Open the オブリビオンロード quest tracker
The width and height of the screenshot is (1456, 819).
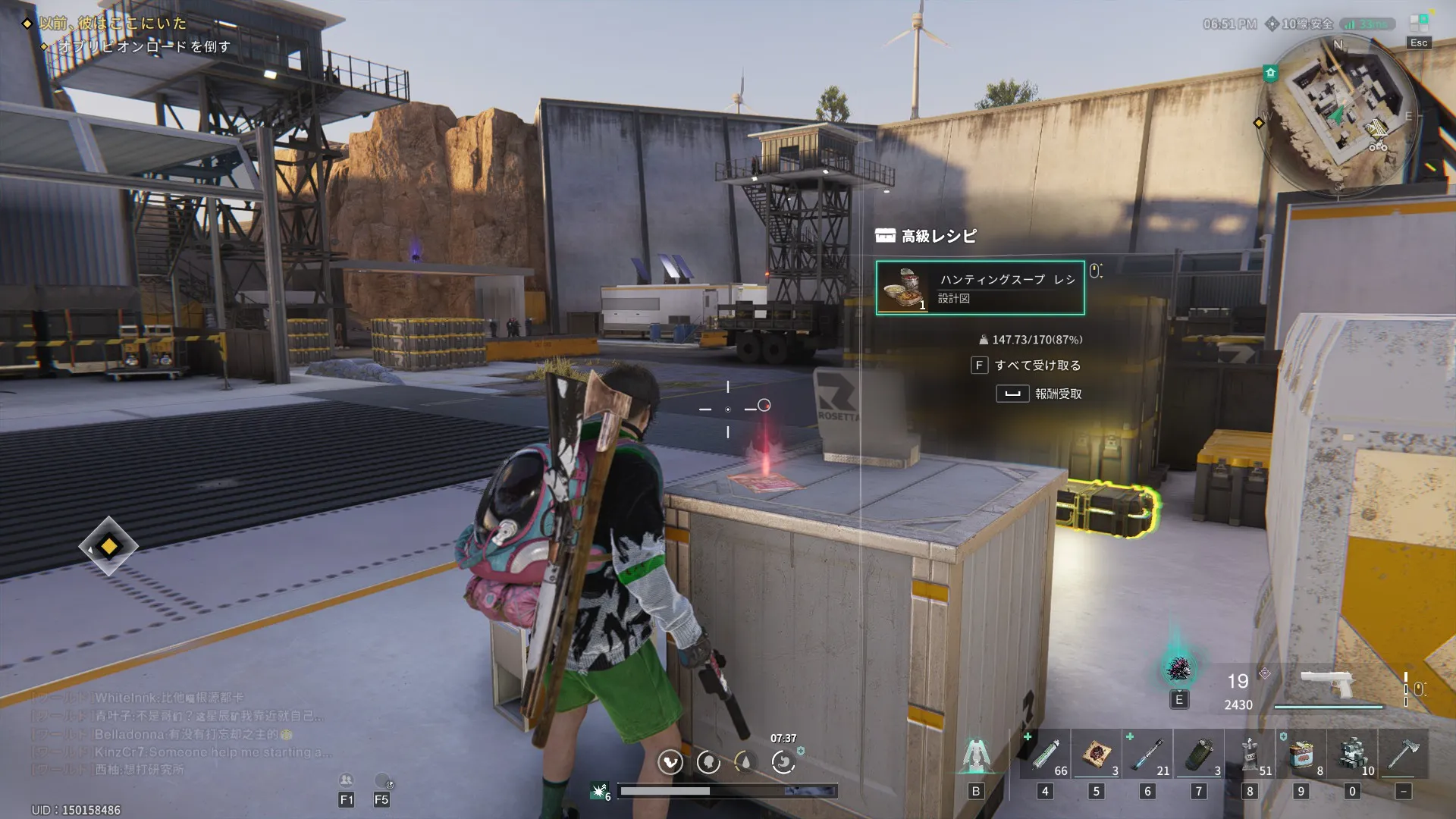click(x=144, y=47)
